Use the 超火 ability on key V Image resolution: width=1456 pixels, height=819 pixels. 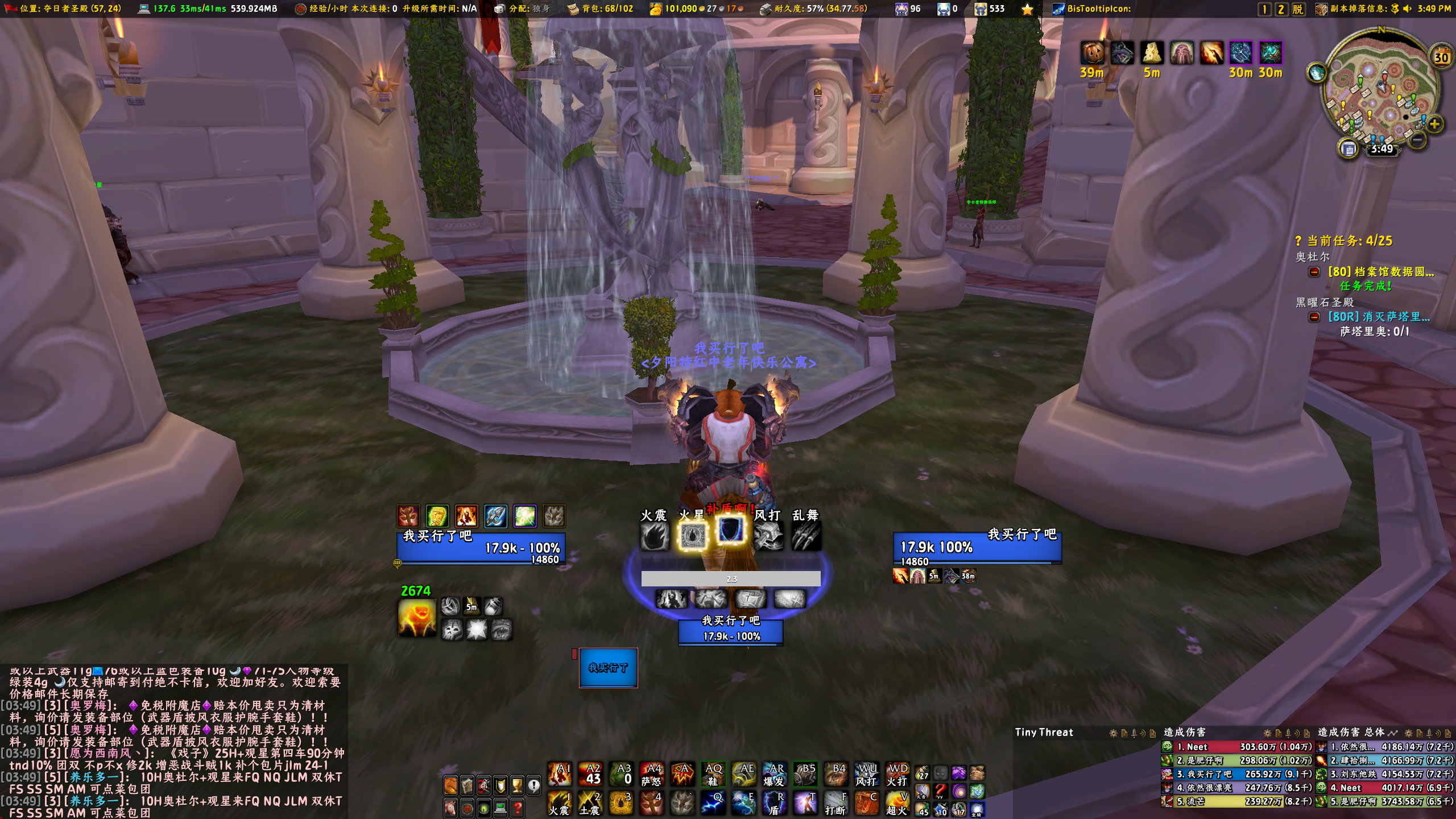(897, 803)
